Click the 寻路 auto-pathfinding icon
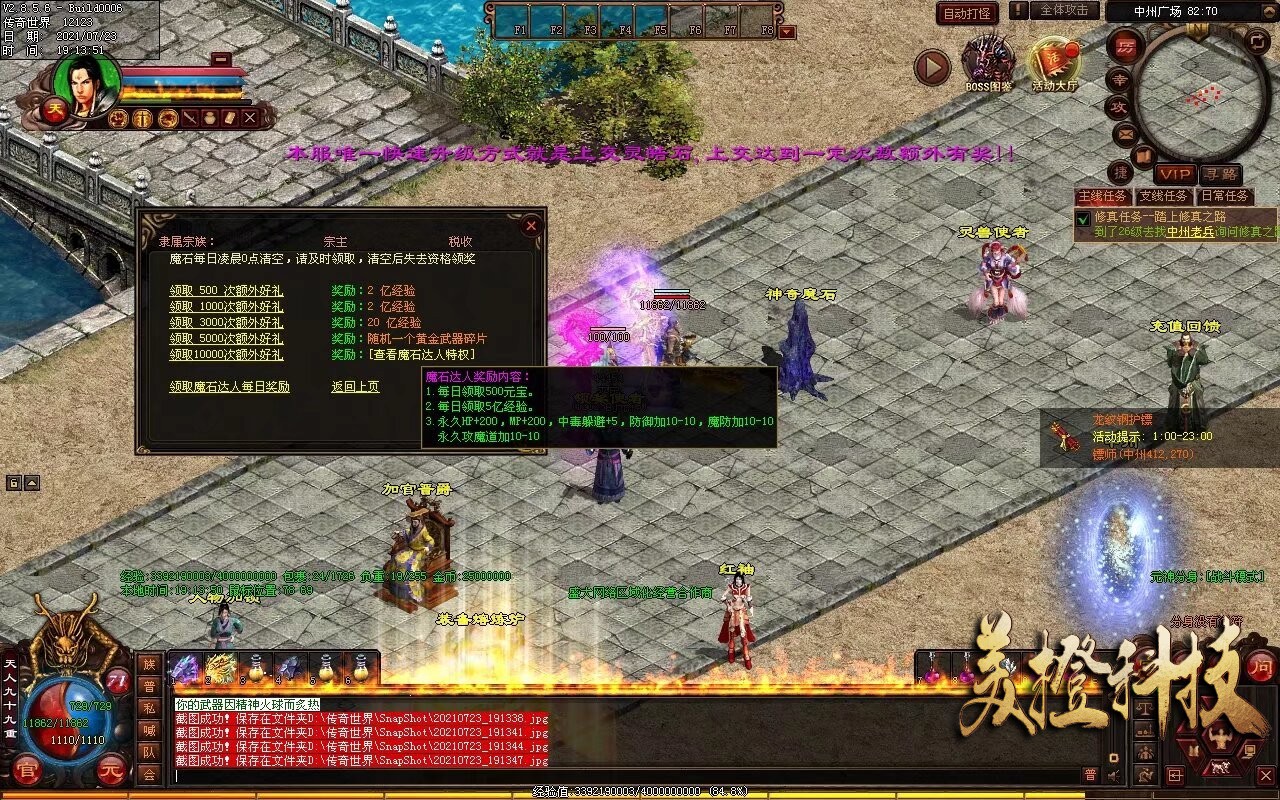1280x800 pixels. click(1222, 172)
